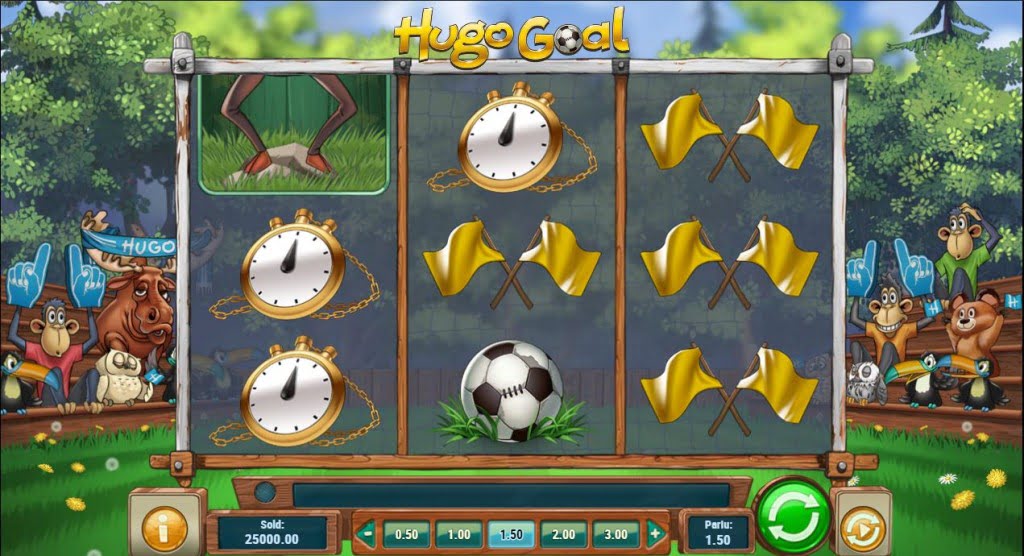
Task: Increase the bet with the plus arrow
Action: [655, 534]
